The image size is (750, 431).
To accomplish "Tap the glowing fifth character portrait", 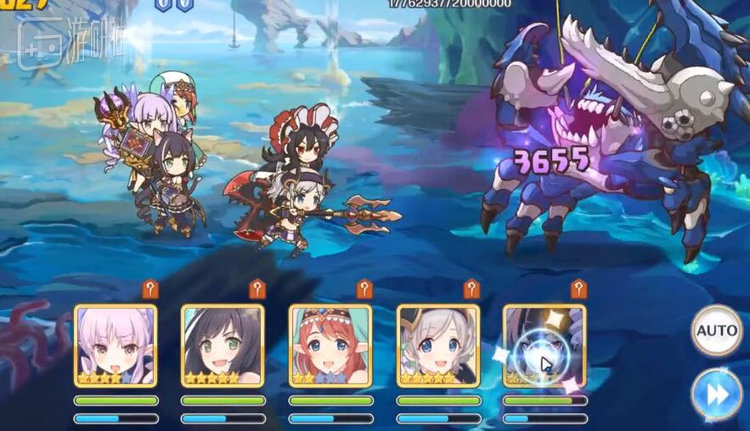I will tap(544, 345).
